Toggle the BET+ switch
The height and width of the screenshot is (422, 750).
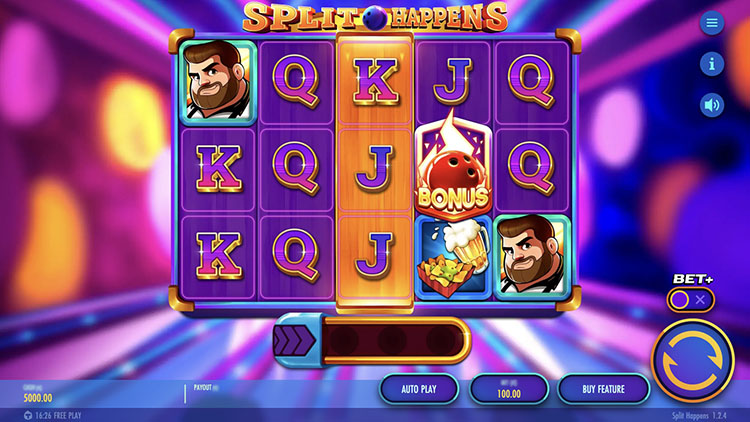point(691,300)
